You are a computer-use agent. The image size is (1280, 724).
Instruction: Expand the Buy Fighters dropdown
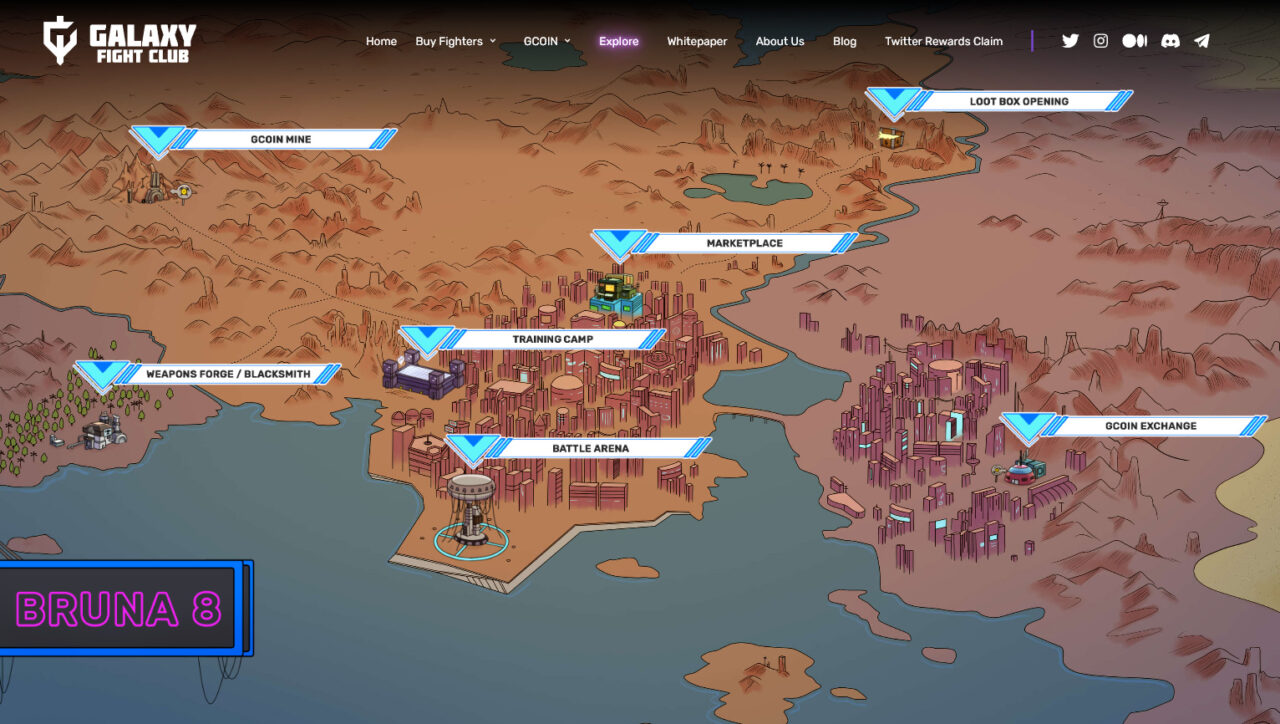(x=450, y=41)
